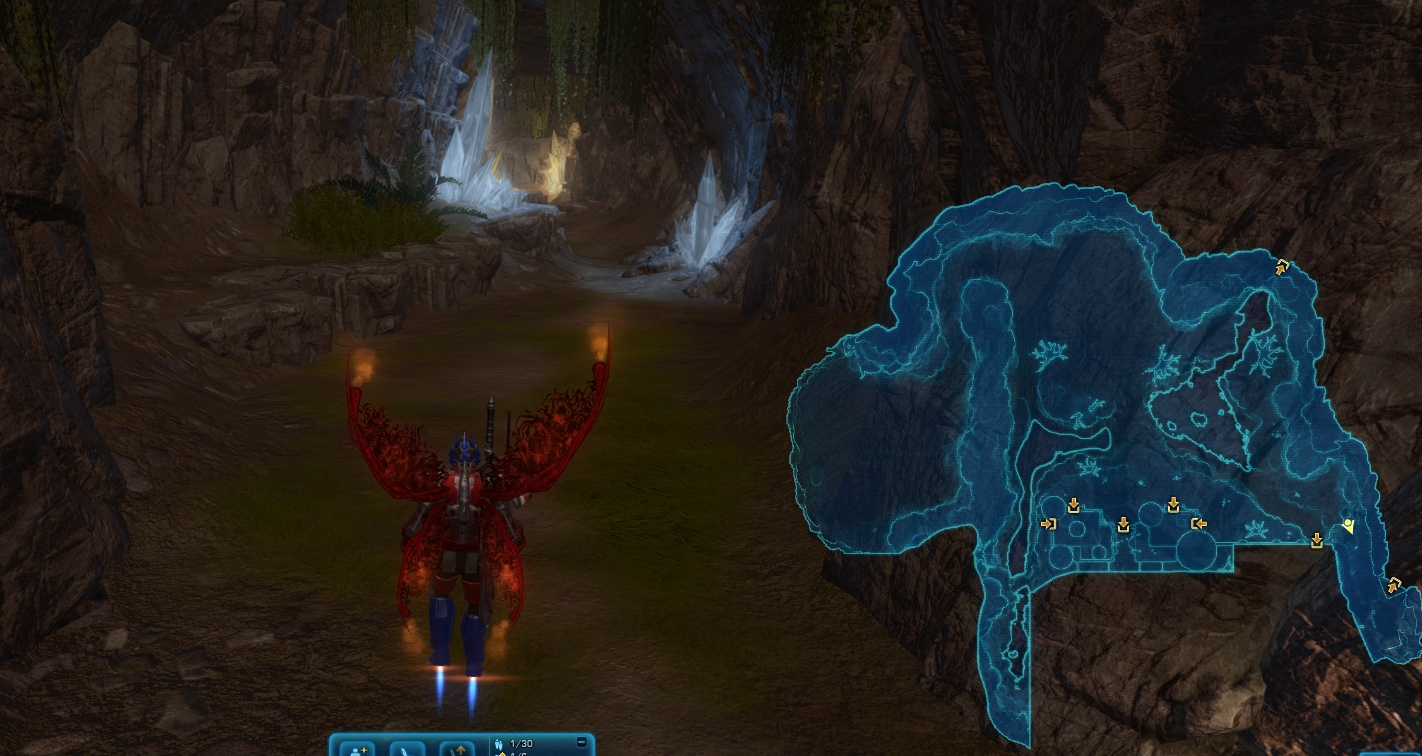This screenshot has width=1422, height=756.
Task: Minimize the group panel with the minus button
Action: point(582,742)
